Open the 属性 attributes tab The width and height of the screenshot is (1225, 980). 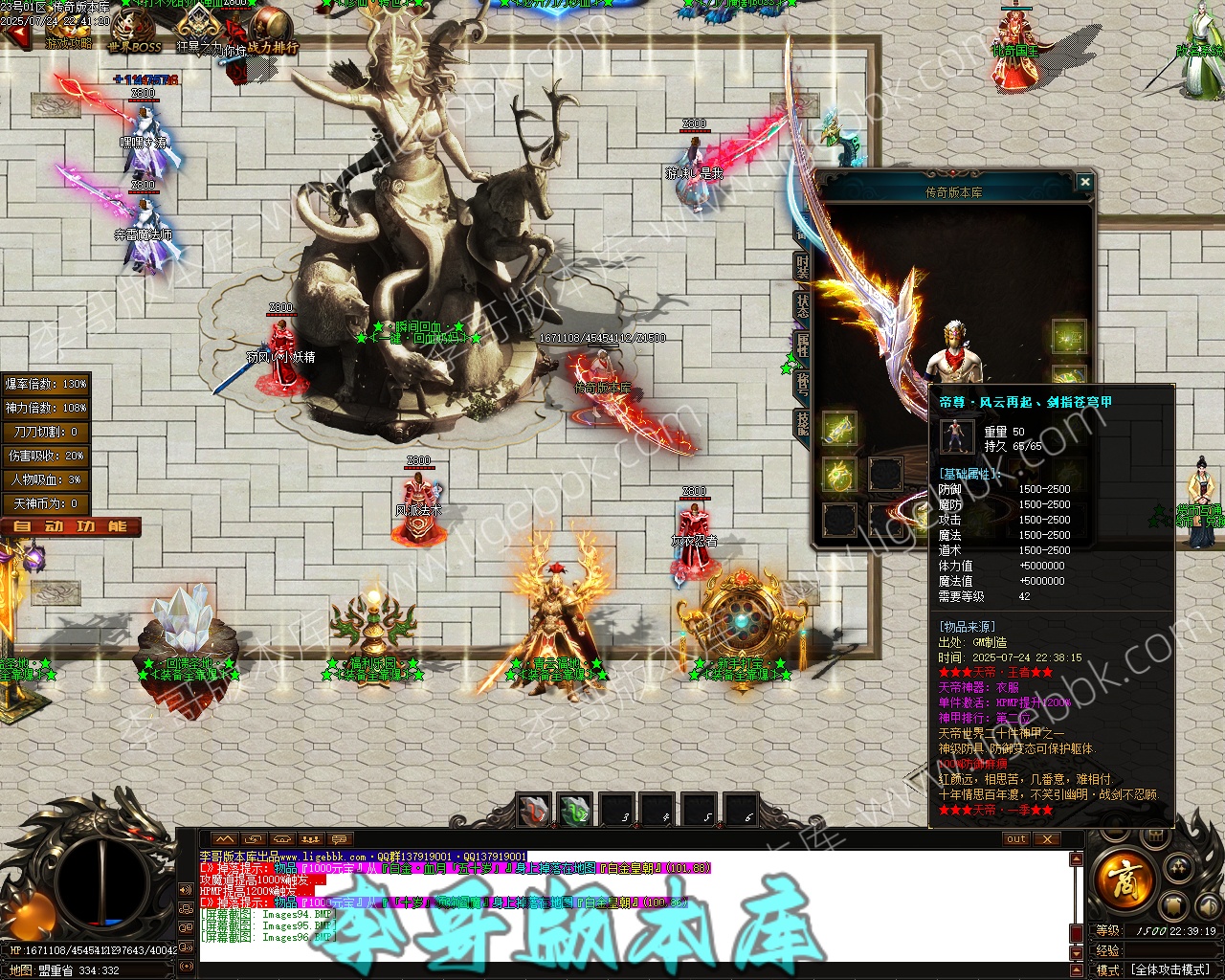(802, 345)
